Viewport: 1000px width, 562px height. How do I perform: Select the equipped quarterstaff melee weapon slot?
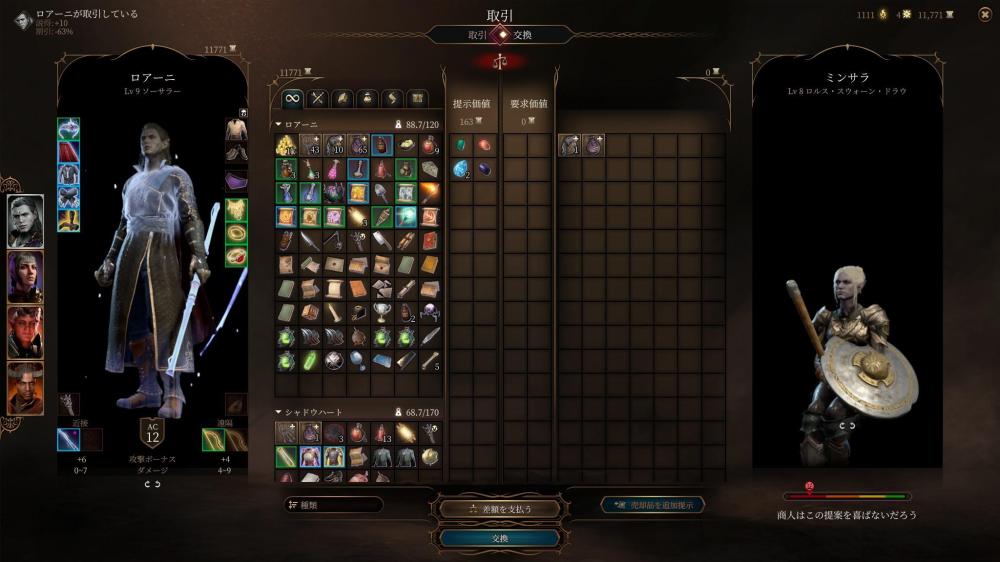pyautogui.click(x=69, y=439)
